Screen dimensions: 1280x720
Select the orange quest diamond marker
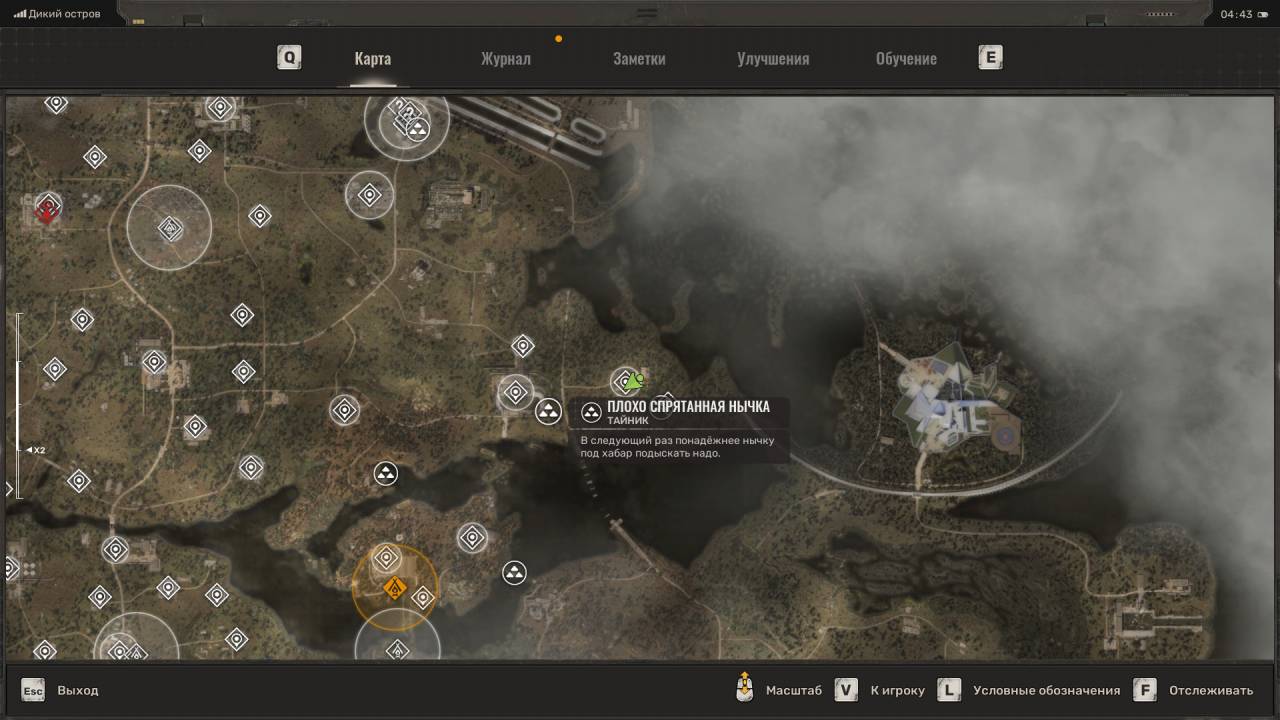pos(394,587)
